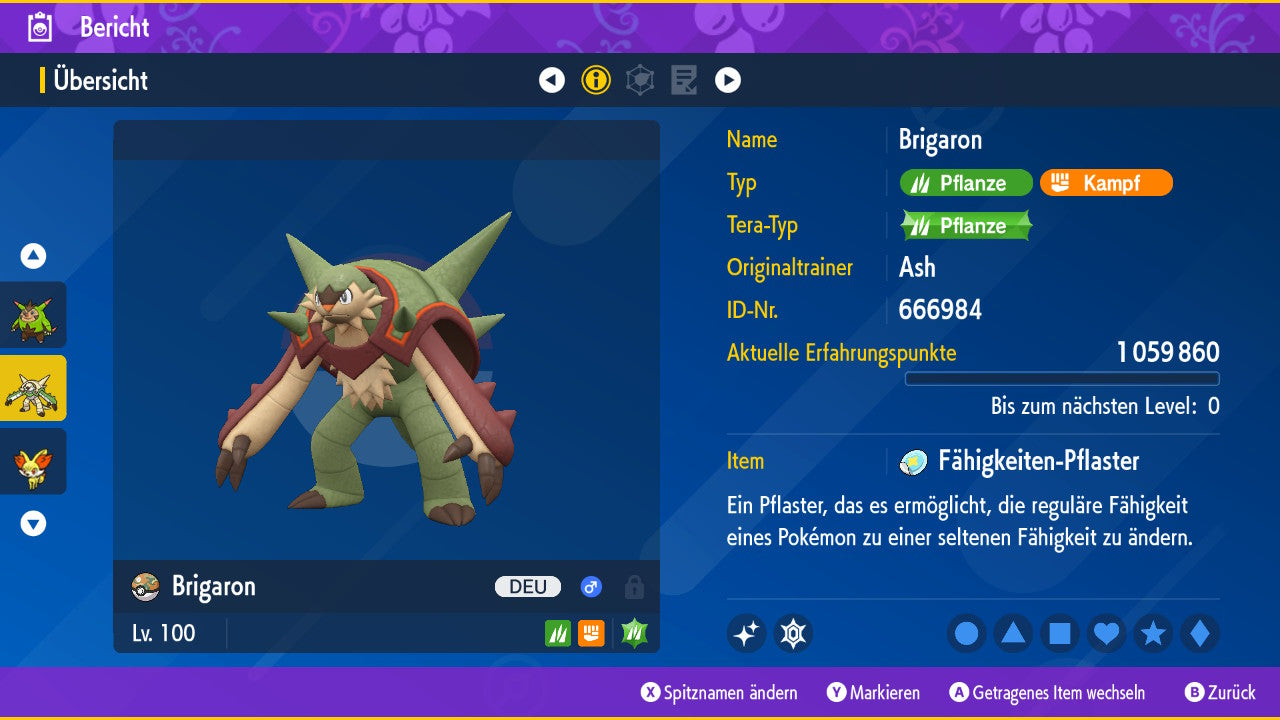1280x720 pixels.
Task: Toggle the diamond marking
Action: coord(1199,634)
